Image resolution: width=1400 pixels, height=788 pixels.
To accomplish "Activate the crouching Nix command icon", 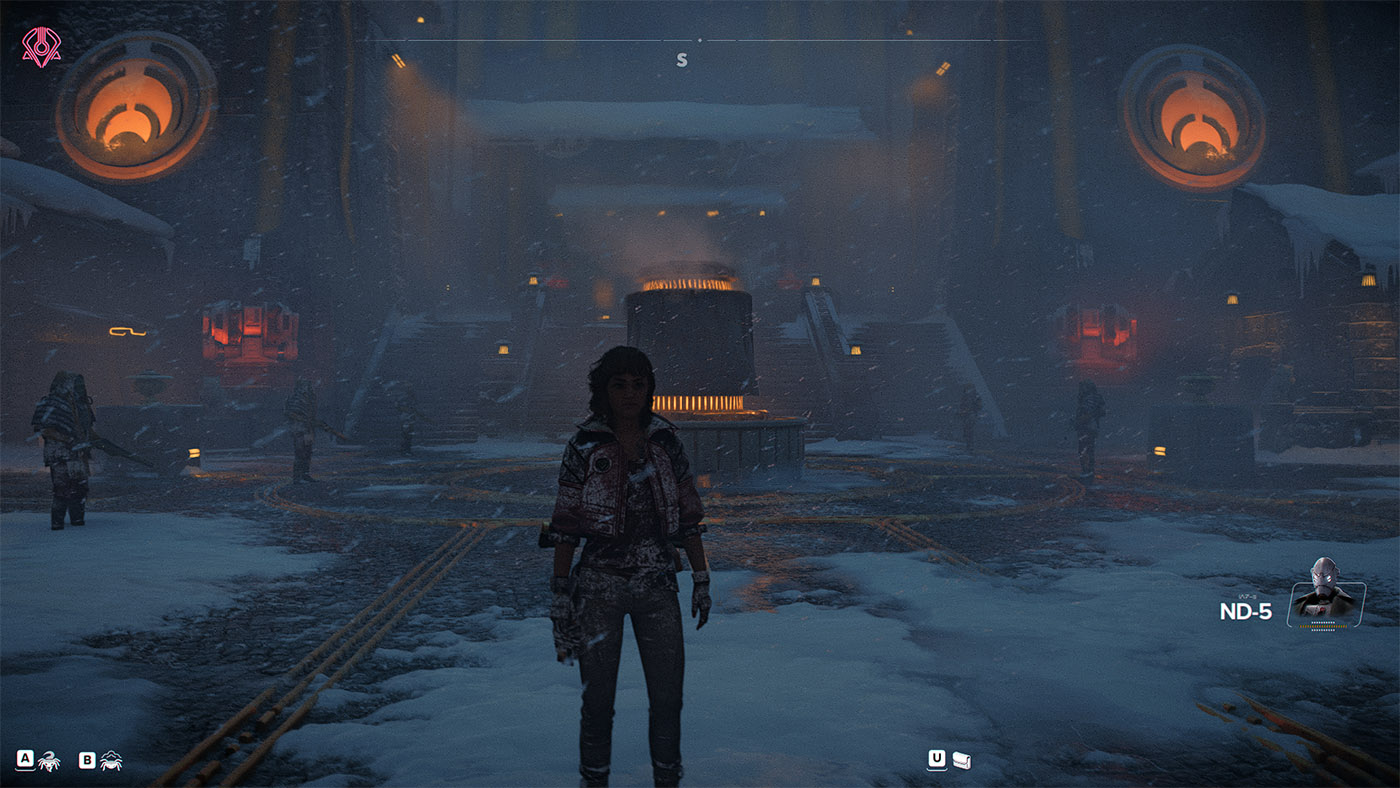I will (x=111, y=761).
